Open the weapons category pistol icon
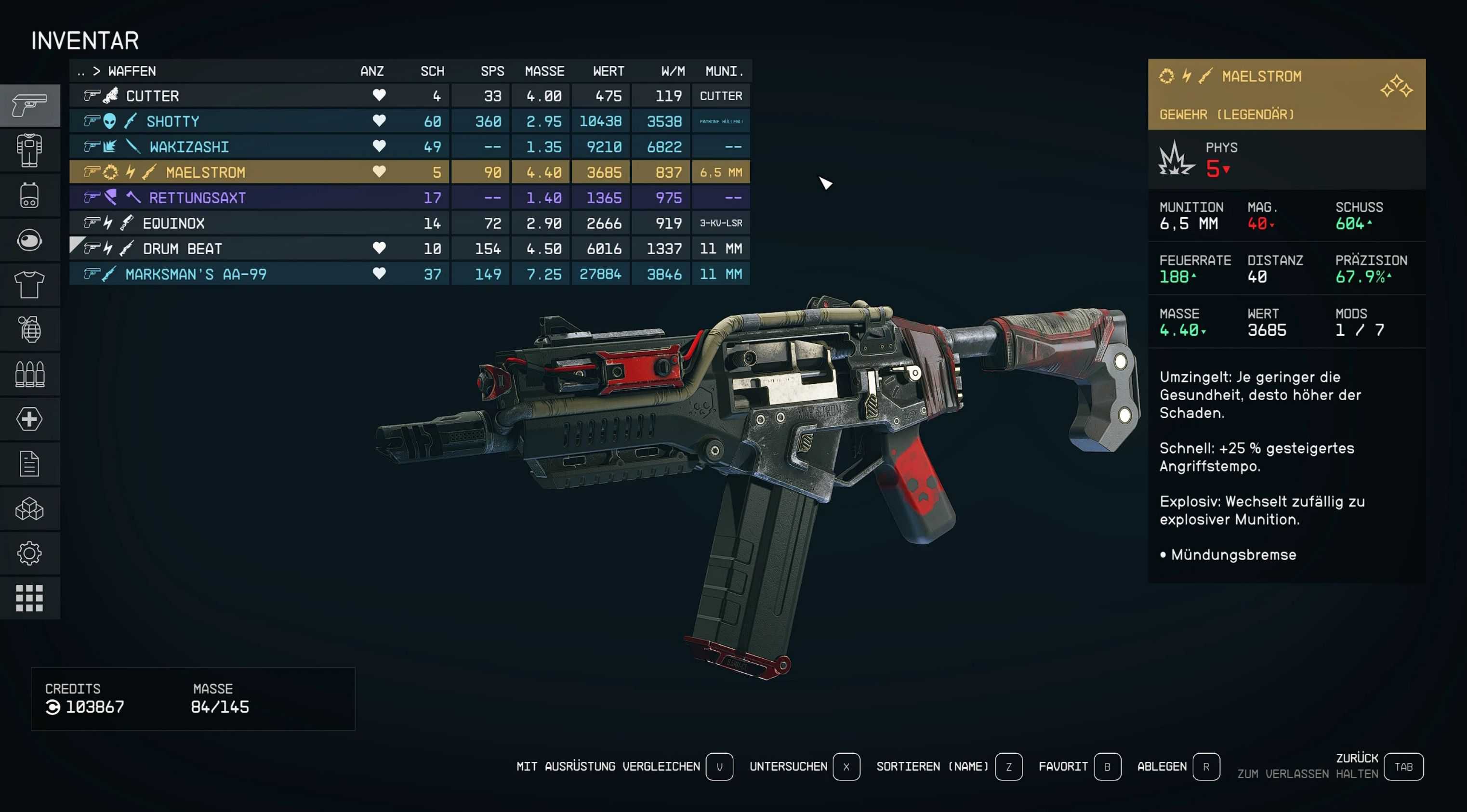This screenshot has height=812, width=1467. tap(29, 105)
